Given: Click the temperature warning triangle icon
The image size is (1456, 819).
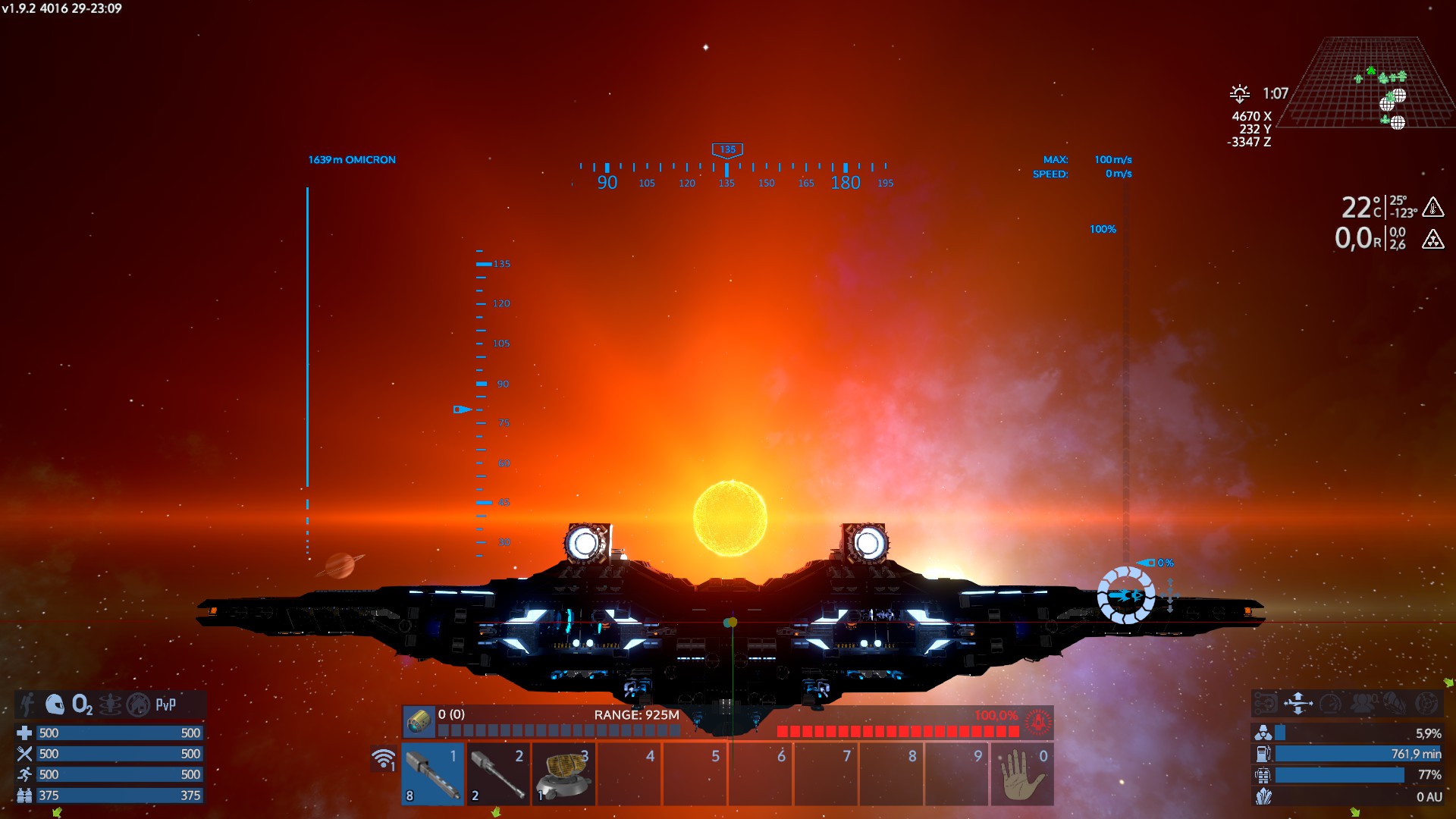Looking at the screenshot, I should (1432, 206).
